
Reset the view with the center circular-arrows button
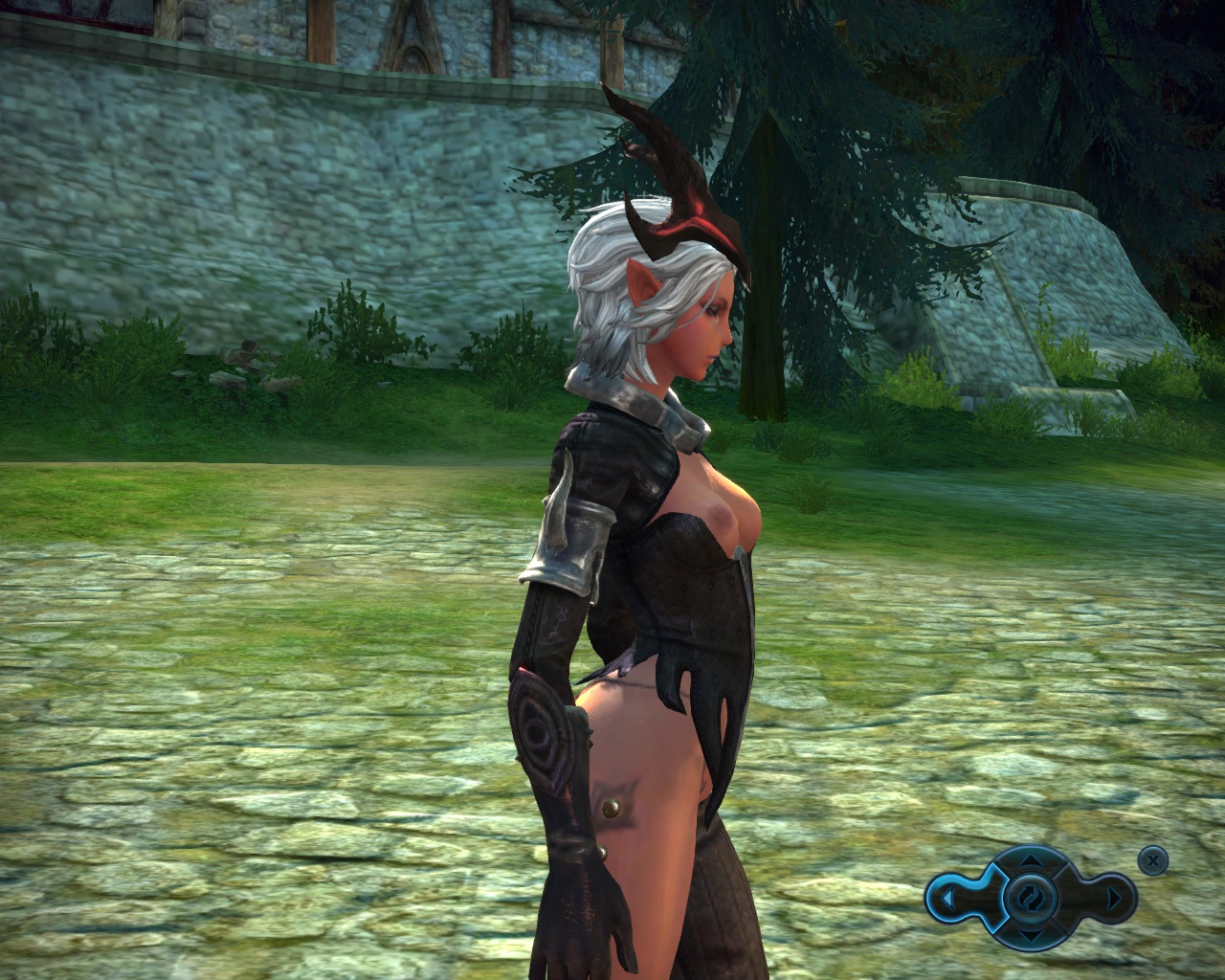click(1031, 898)
